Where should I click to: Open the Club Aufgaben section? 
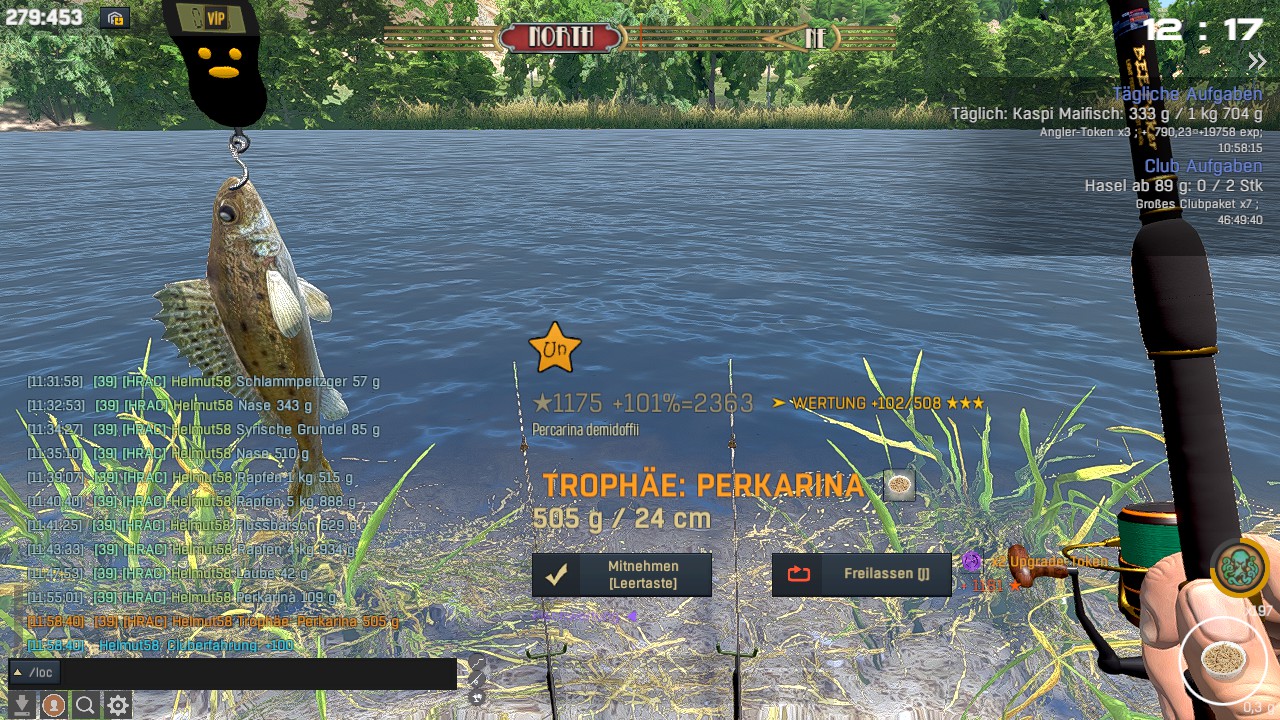(1203, 166)
